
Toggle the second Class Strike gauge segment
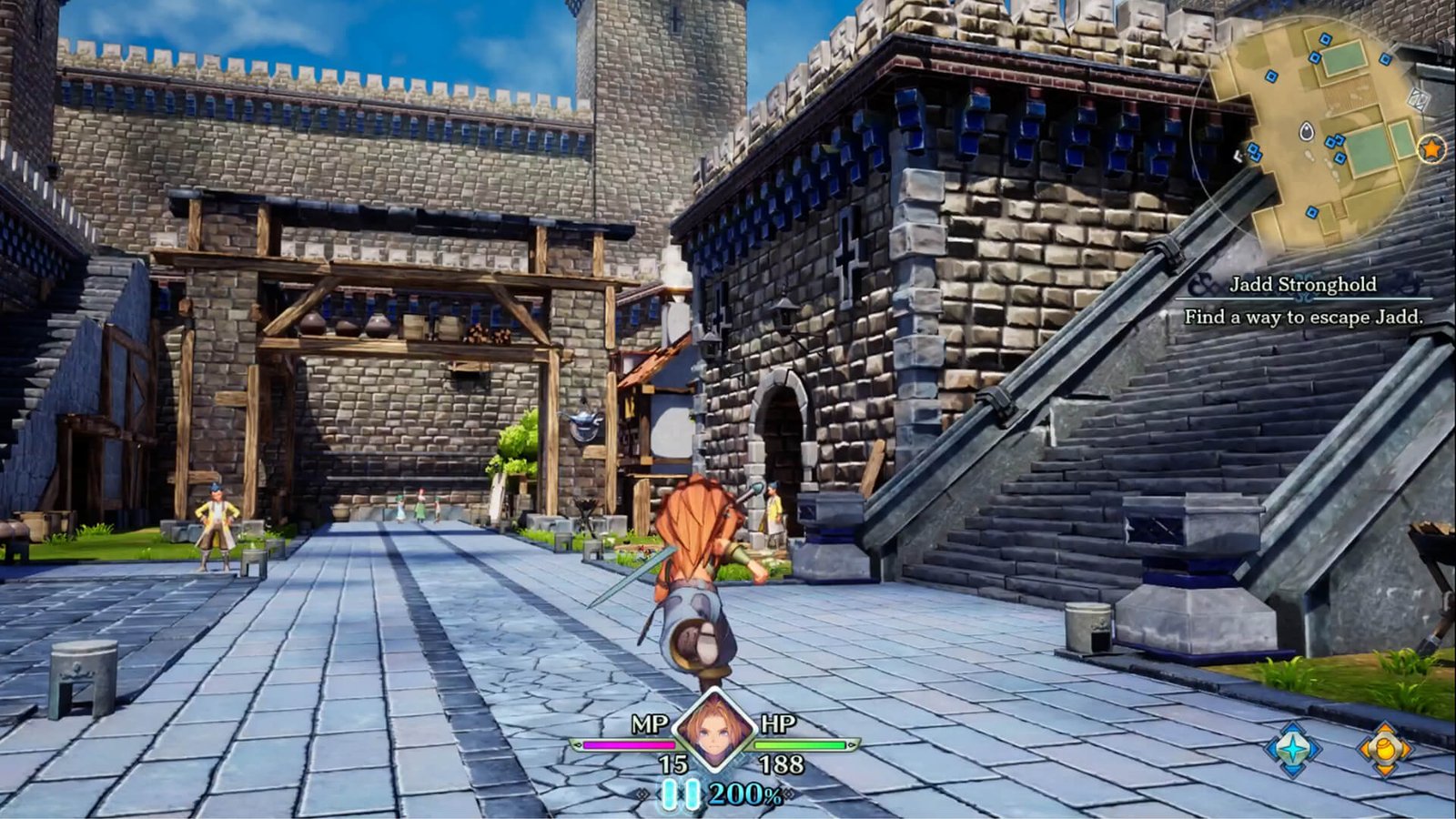692,794
